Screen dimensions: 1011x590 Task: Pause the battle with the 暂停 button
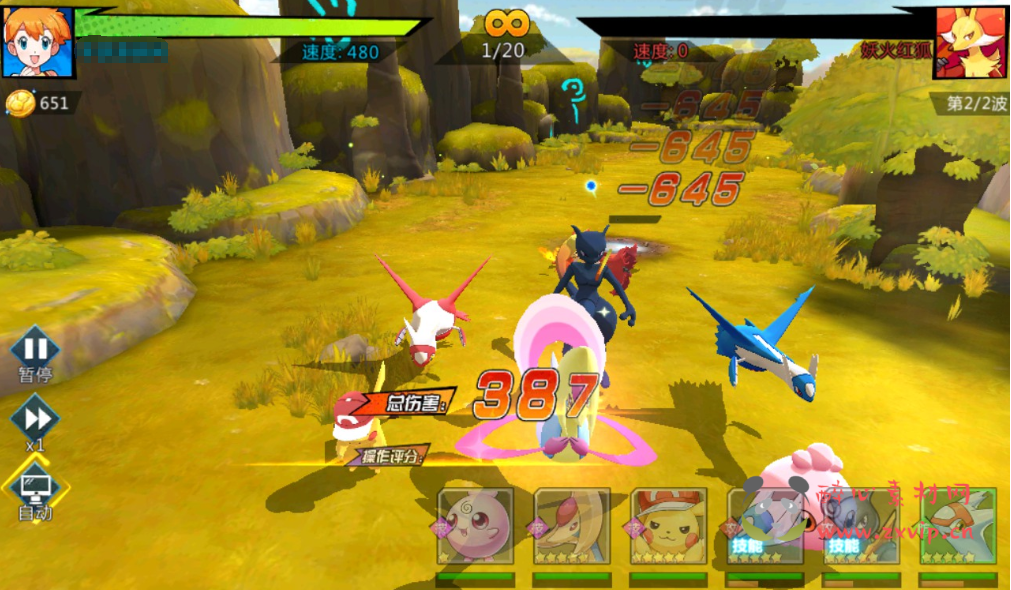pos(35,350)
